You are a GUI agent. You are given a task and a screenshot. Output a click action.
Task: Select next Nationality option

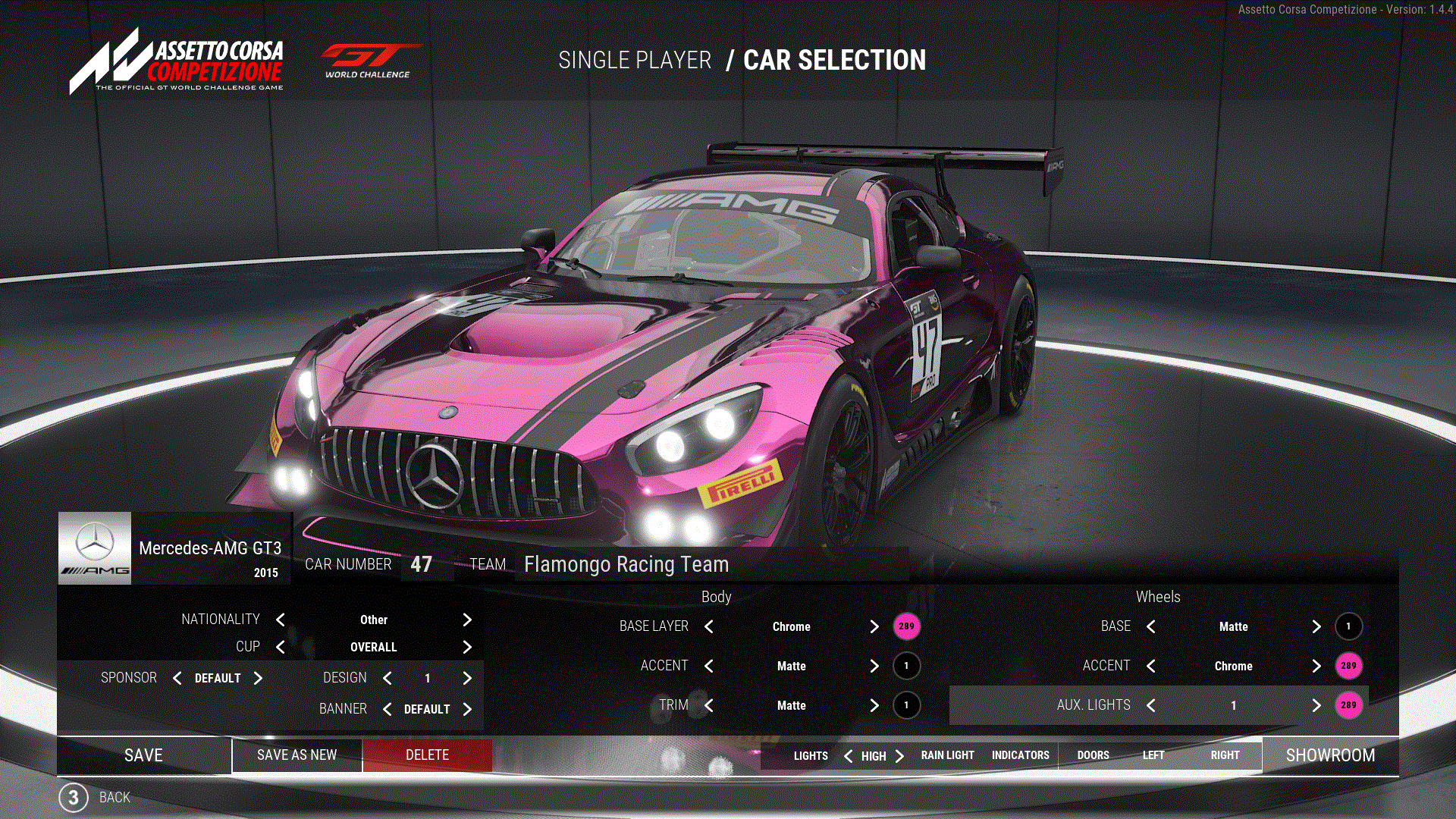(467, 620)
